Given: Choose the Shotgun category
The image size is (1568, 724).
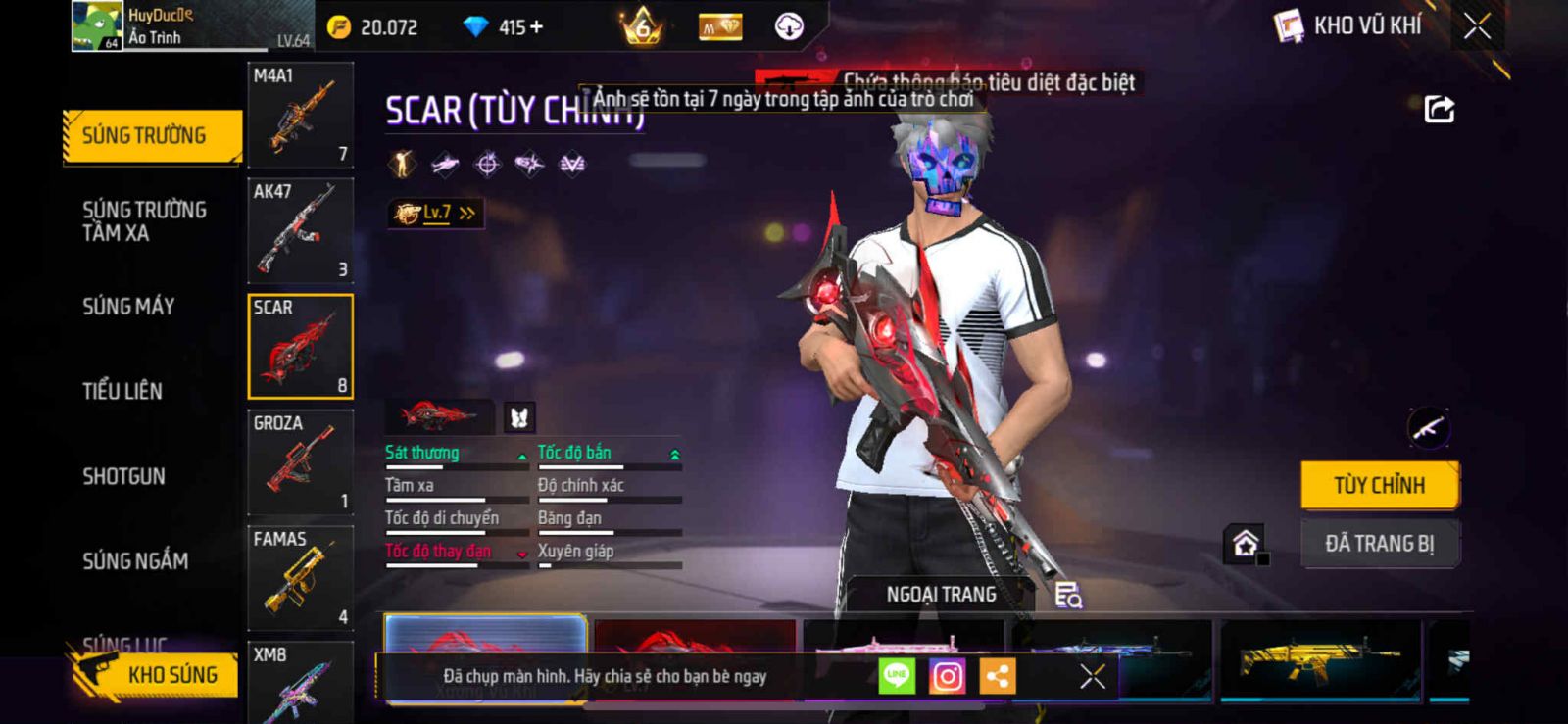Looking at the screenshot, I should click(x=123, y=476).
